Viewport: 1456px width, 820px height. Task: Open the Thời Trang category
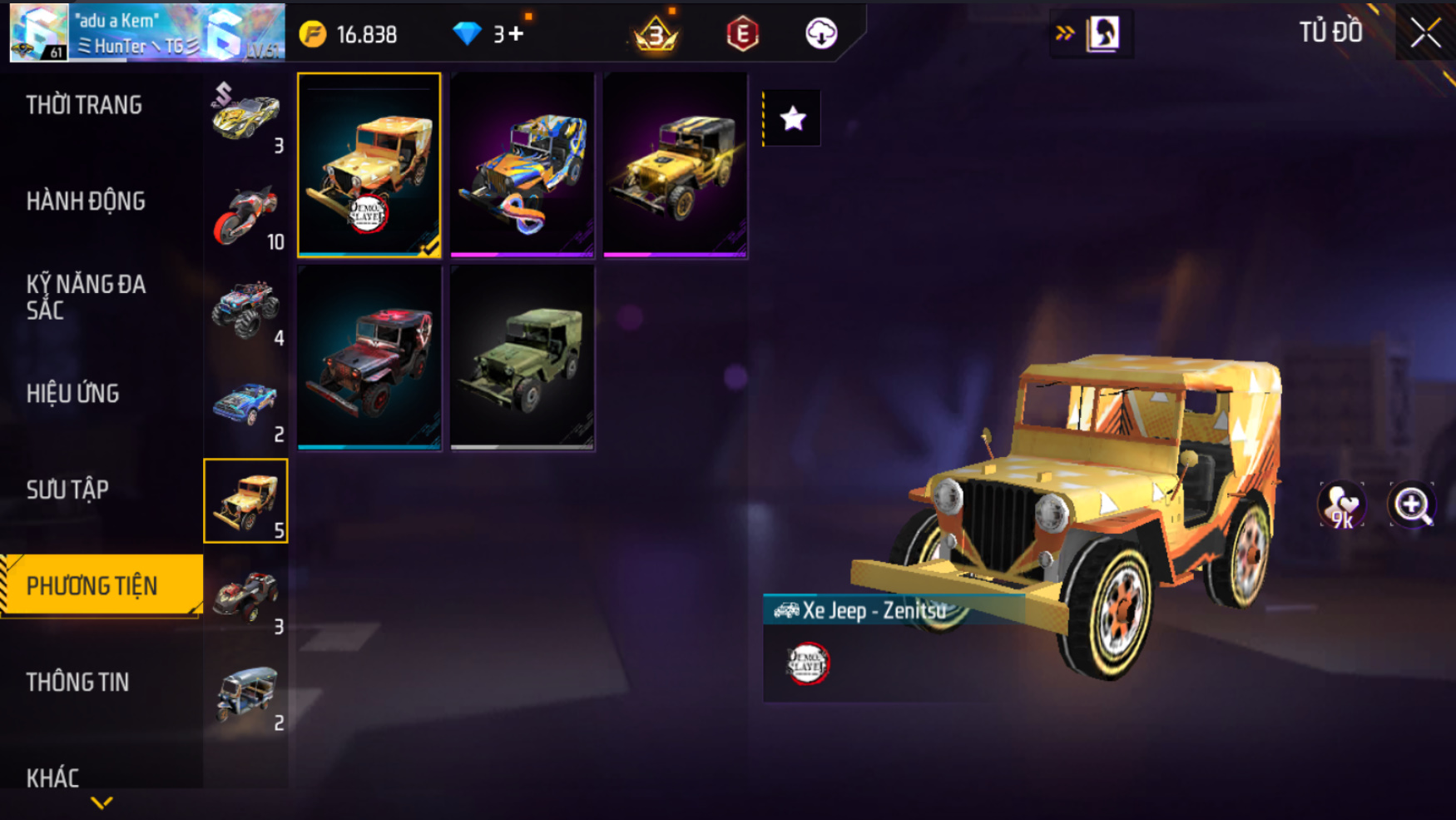tap(84, 105)
